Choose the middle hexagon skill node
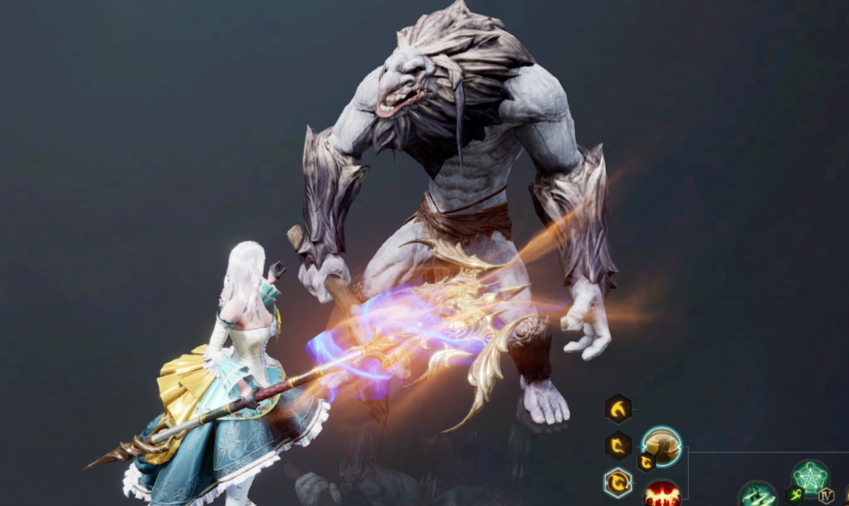 pos(618,445)
